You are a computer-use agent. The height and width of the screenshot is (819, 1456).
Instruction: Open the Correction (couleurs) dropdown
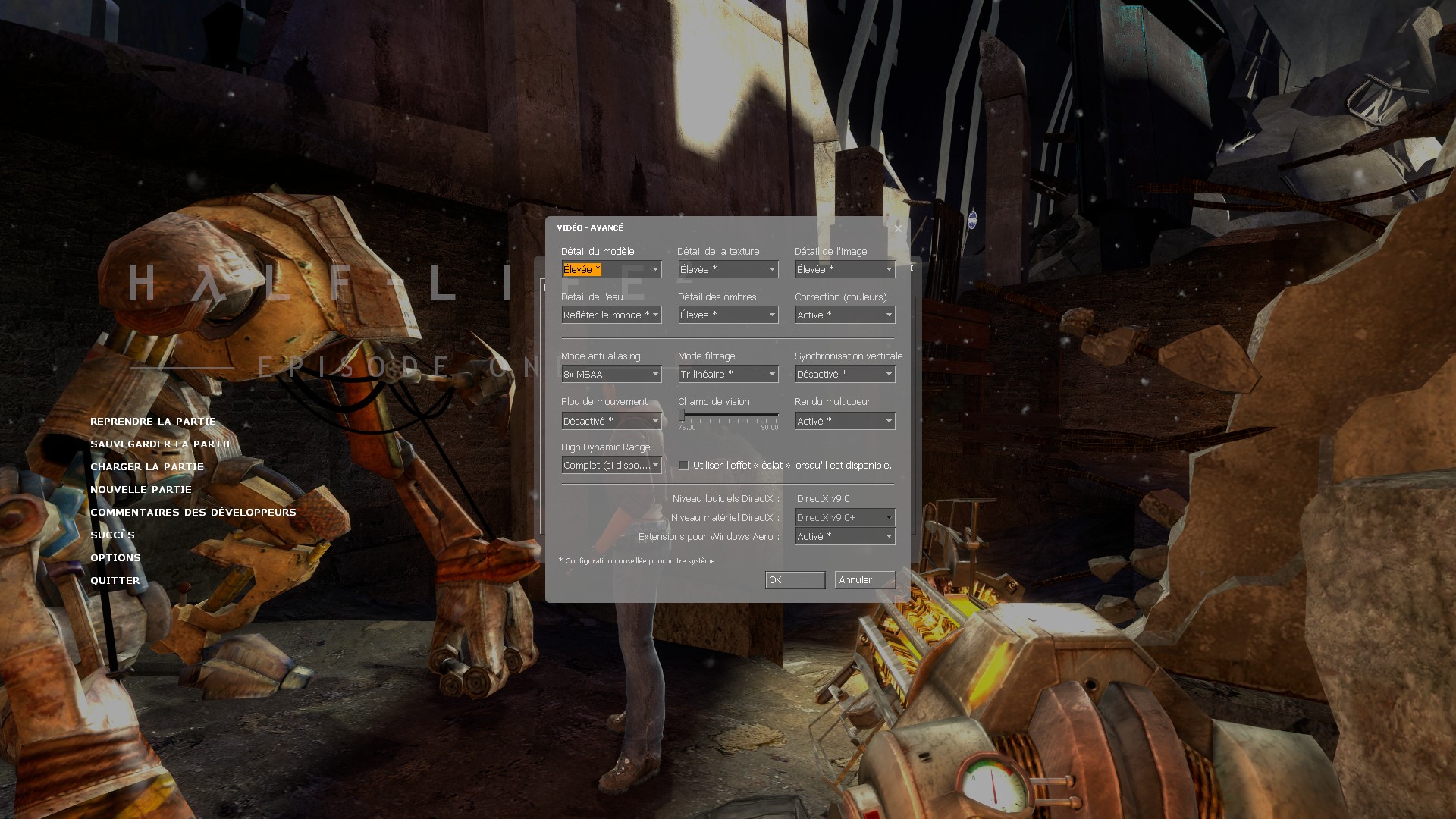[x=845, y=315]
